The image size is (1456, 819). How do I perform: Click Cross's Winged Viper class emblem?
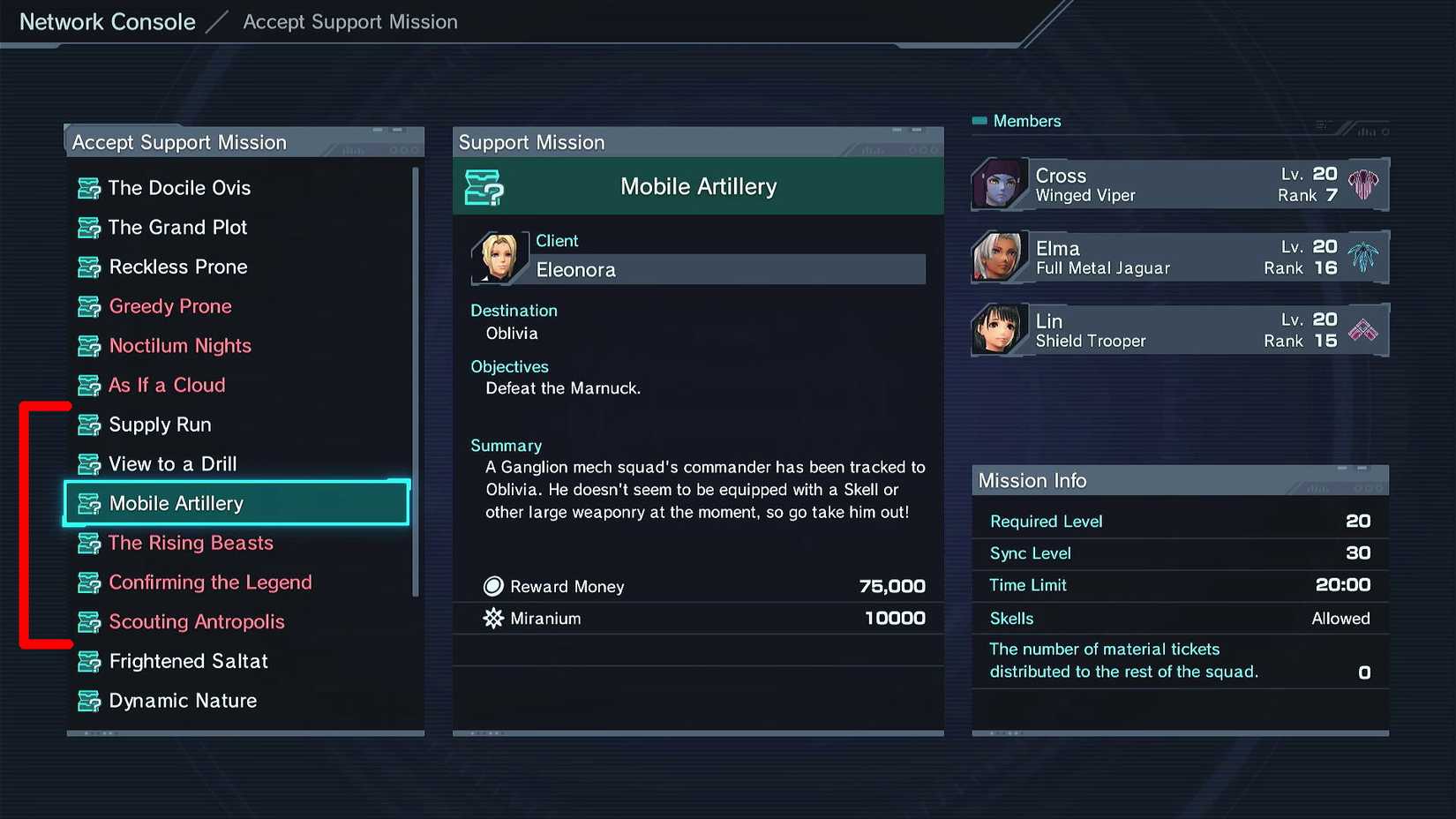point(1363,184)
